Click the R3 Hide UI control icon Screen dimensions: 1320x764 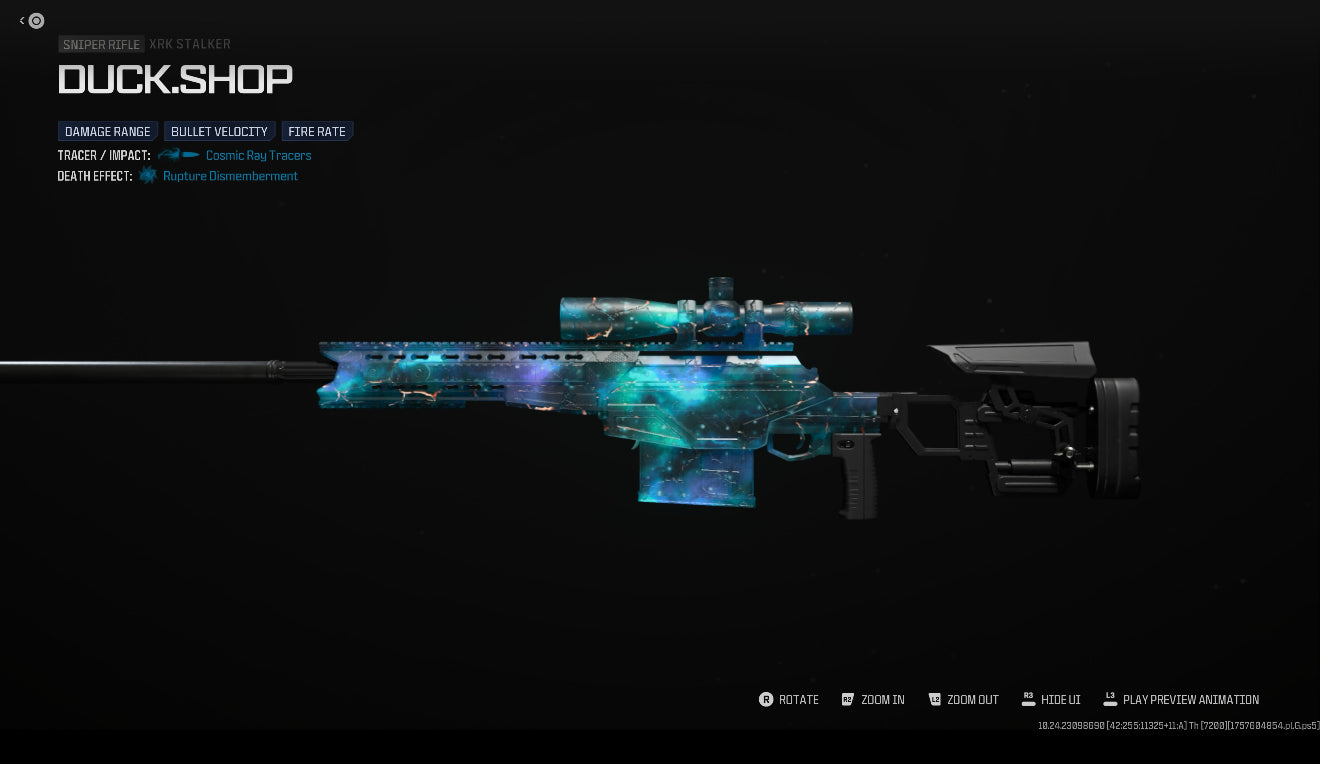tap(1029, 700)
